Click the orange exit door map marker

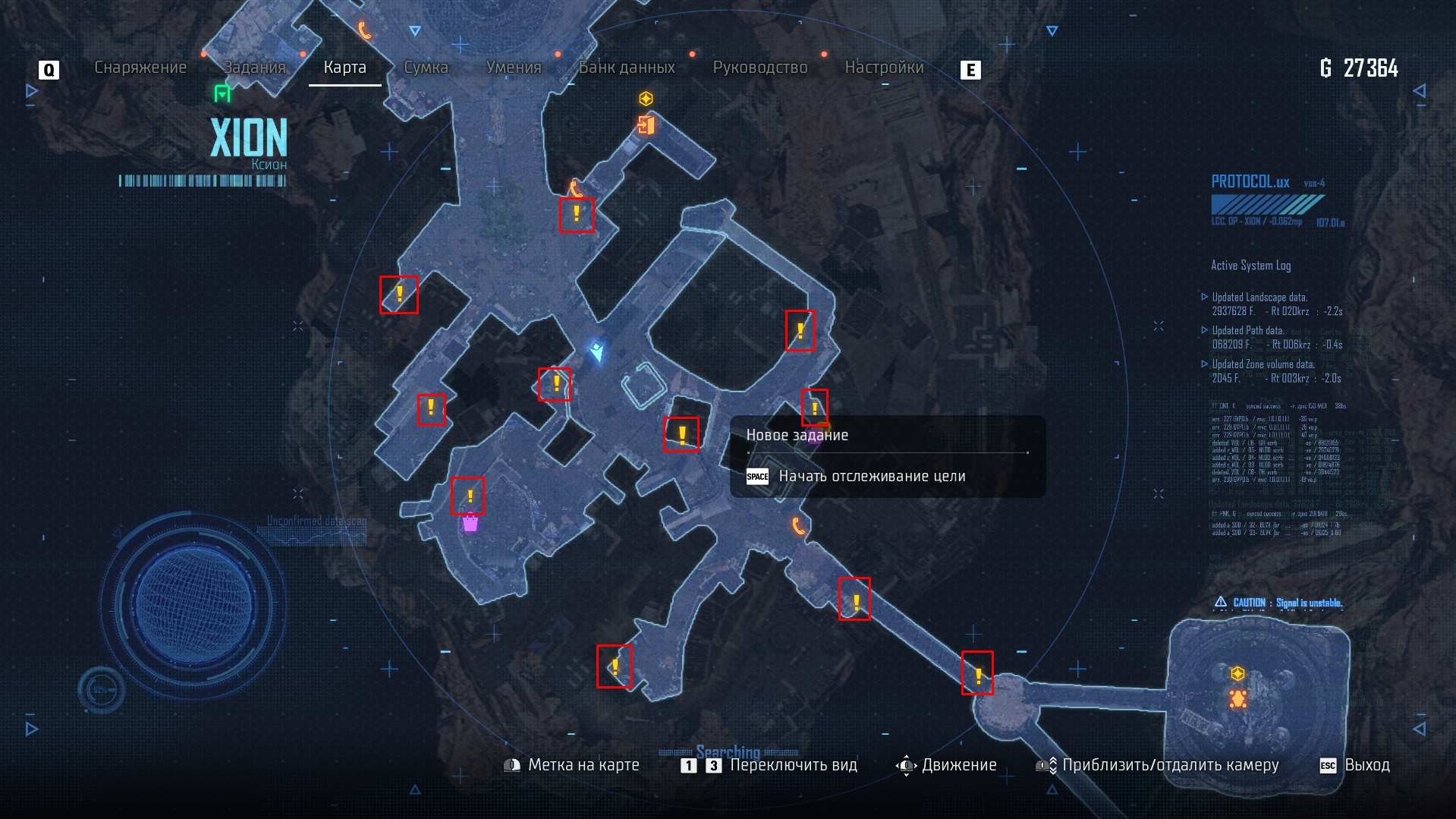[646, 124]
